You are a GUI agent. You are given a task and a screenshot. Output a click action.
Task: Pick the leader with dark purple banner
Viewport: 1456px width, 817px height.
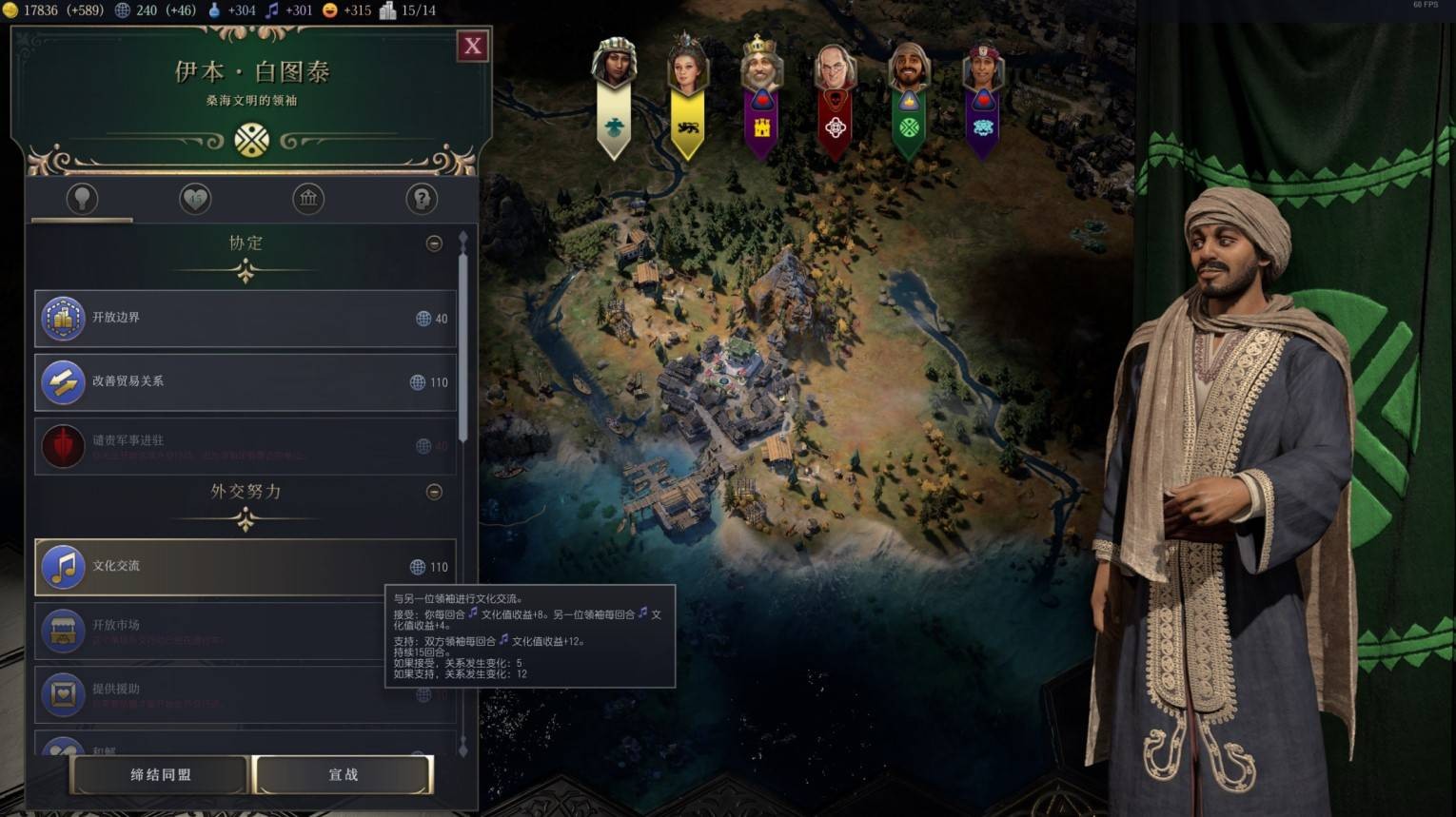[983, 95]
